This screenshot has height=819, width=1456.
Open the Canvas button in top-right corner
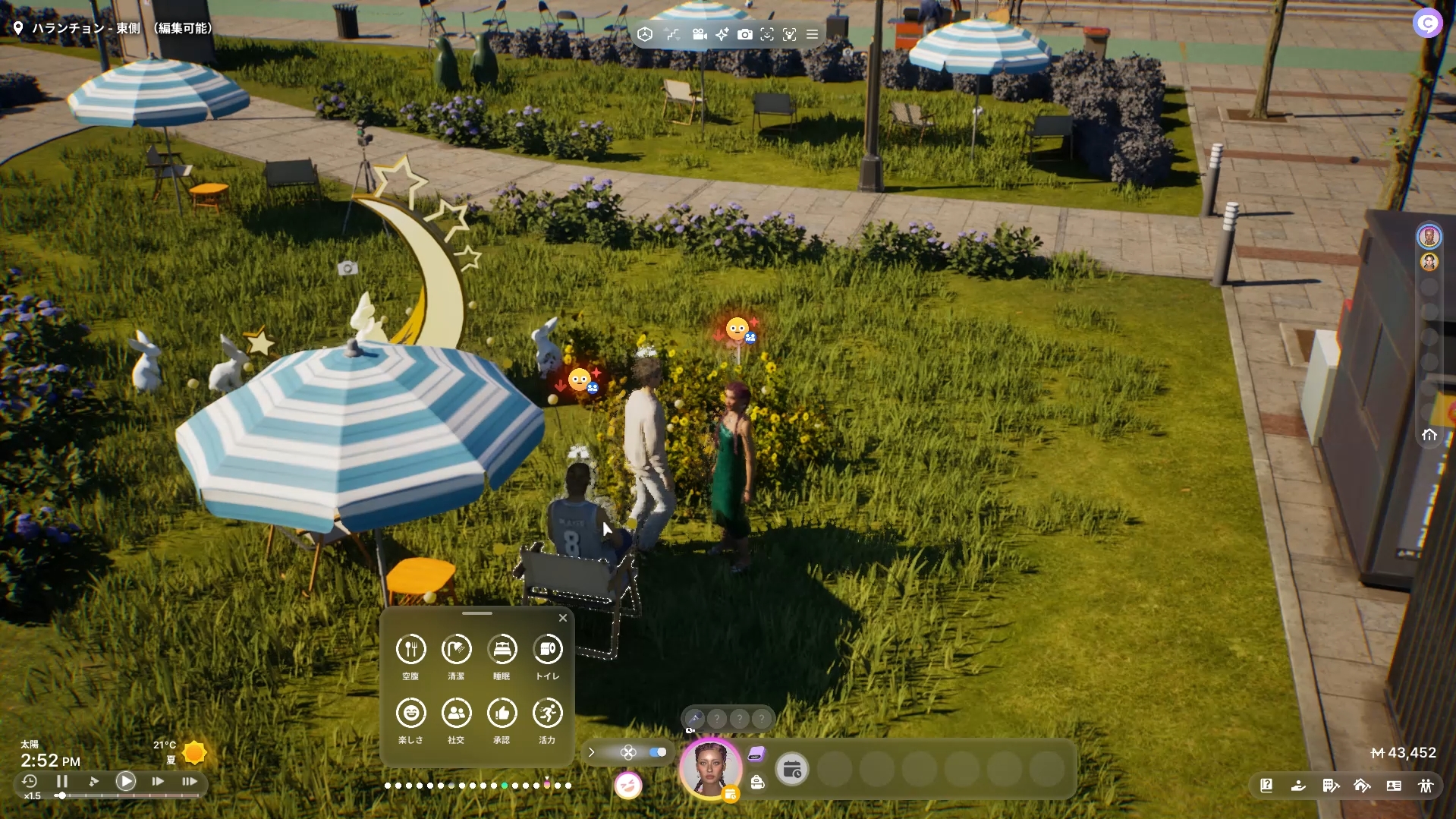[x=1427, y=24]
